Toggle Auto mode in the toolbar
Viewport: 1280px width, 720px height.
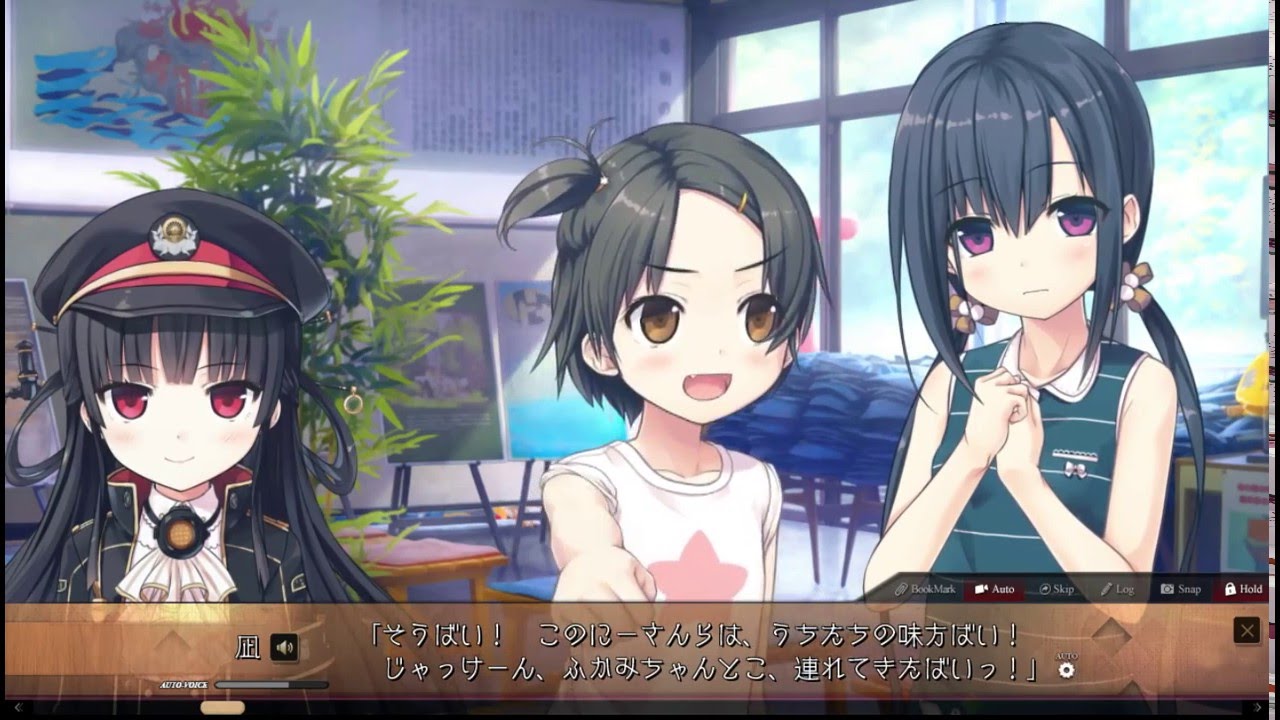click(994, 589)
